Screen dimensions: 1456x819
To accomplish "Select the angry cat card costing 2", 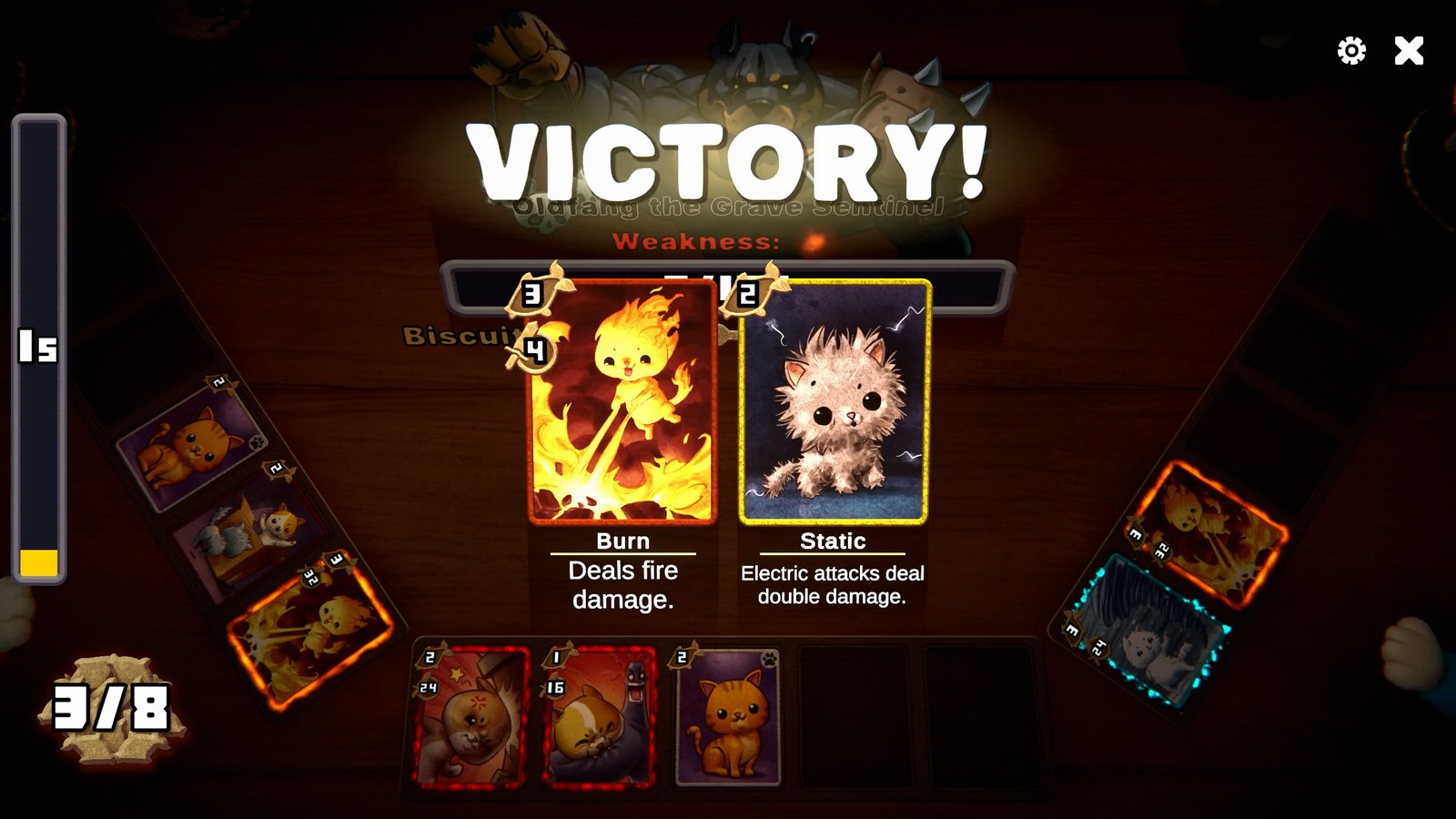I will click(x=470, y=716).
